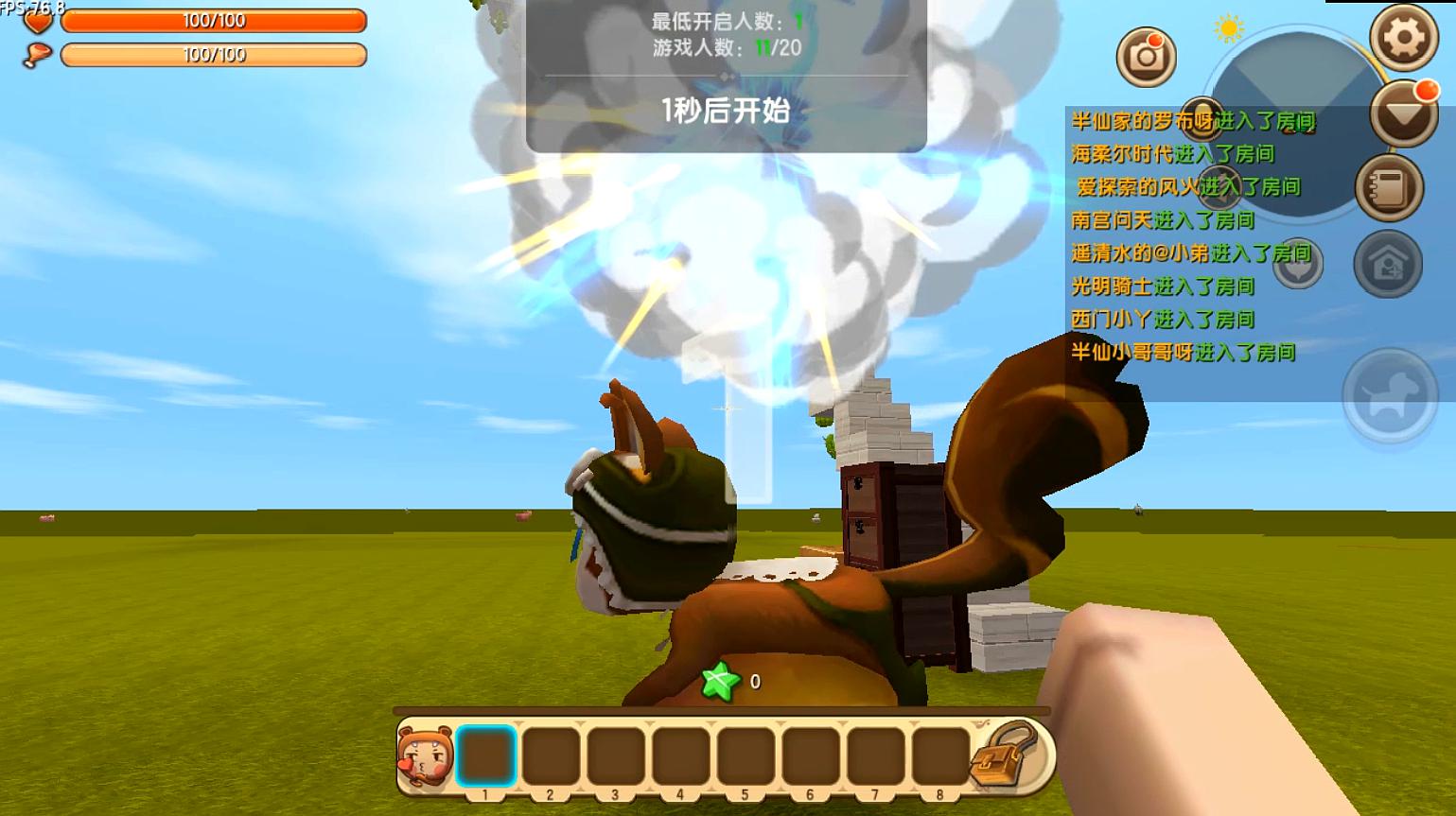Open the backpack inventory with lock
Screen dimensions: 1456x816
1008,755
